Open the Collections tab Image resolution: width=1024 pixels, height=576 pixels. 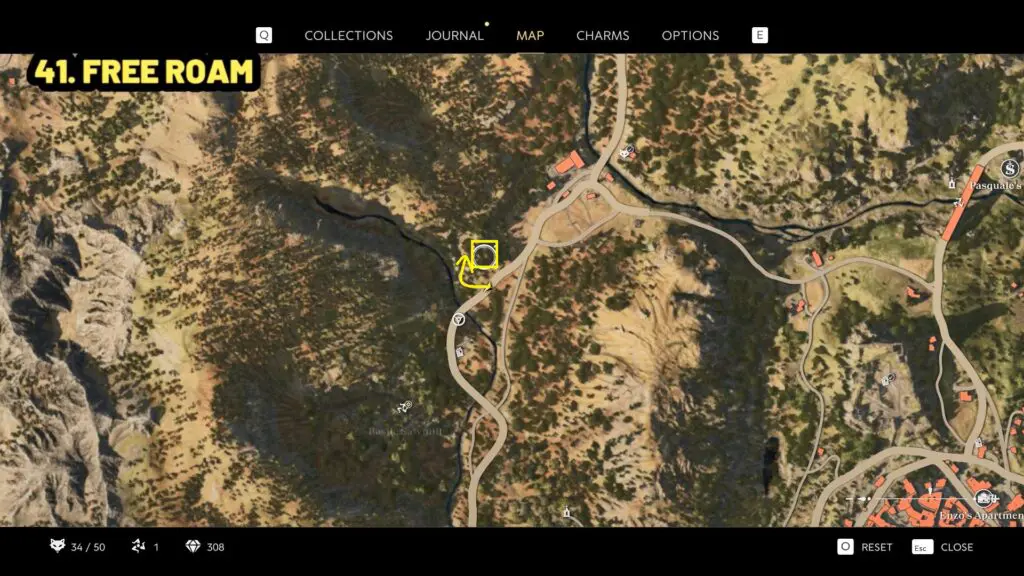348,35
